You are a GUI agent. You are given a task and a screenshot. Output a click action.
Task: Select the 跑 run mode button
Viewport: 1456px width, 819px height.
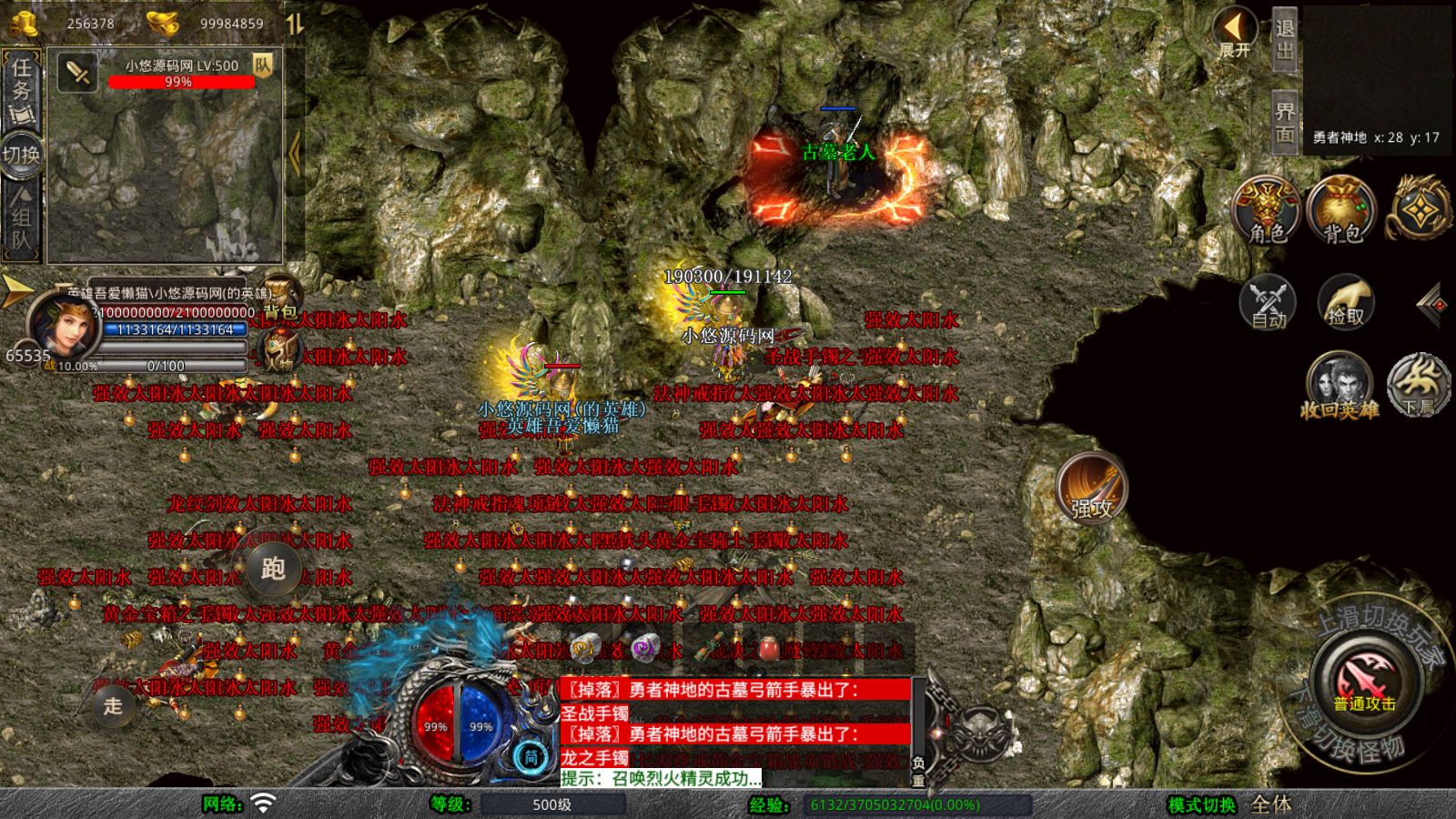tap(272, 568)
